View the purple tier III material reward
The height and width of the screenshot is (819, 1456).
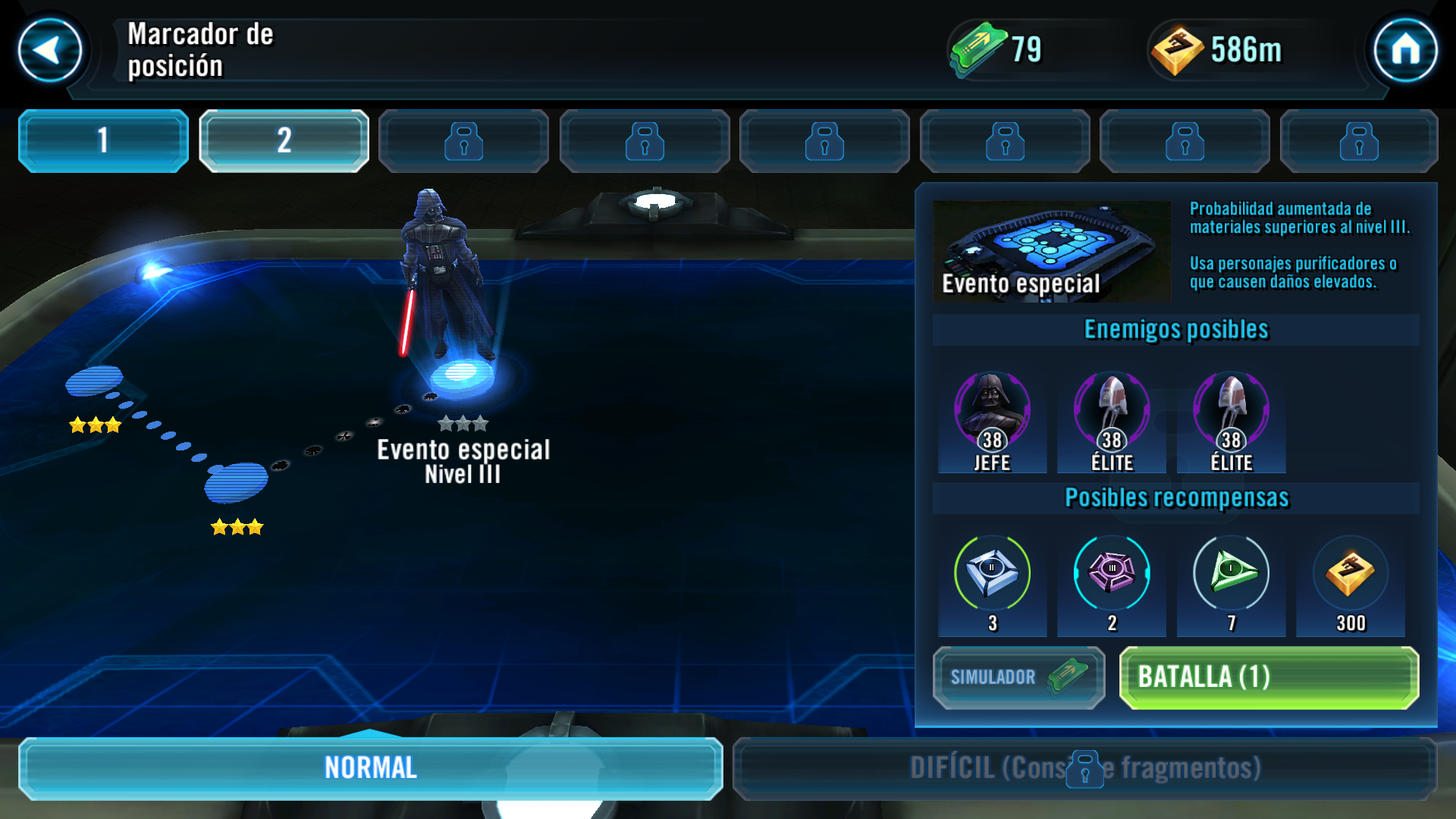(x=1112, y=573)
